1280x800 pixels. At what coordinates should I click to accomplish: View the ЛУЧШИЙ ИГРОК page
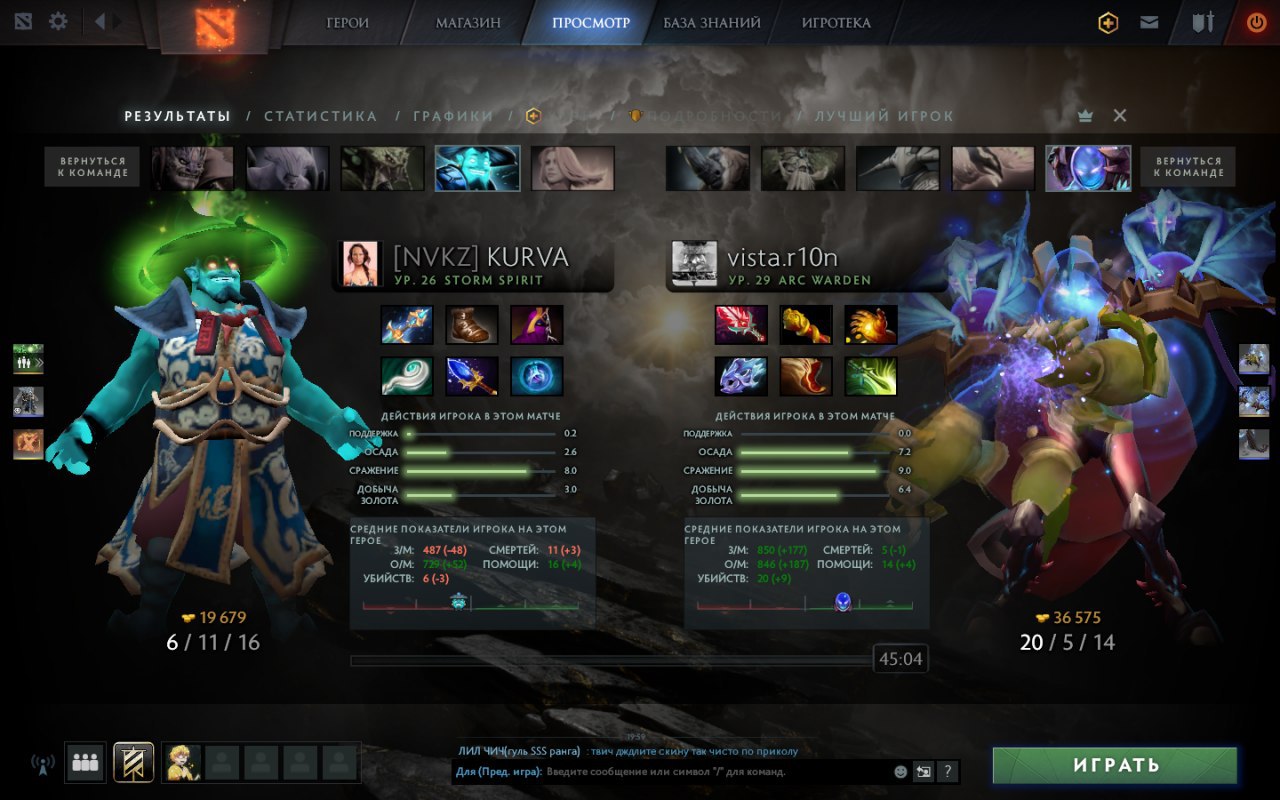[x=884, y=116]
